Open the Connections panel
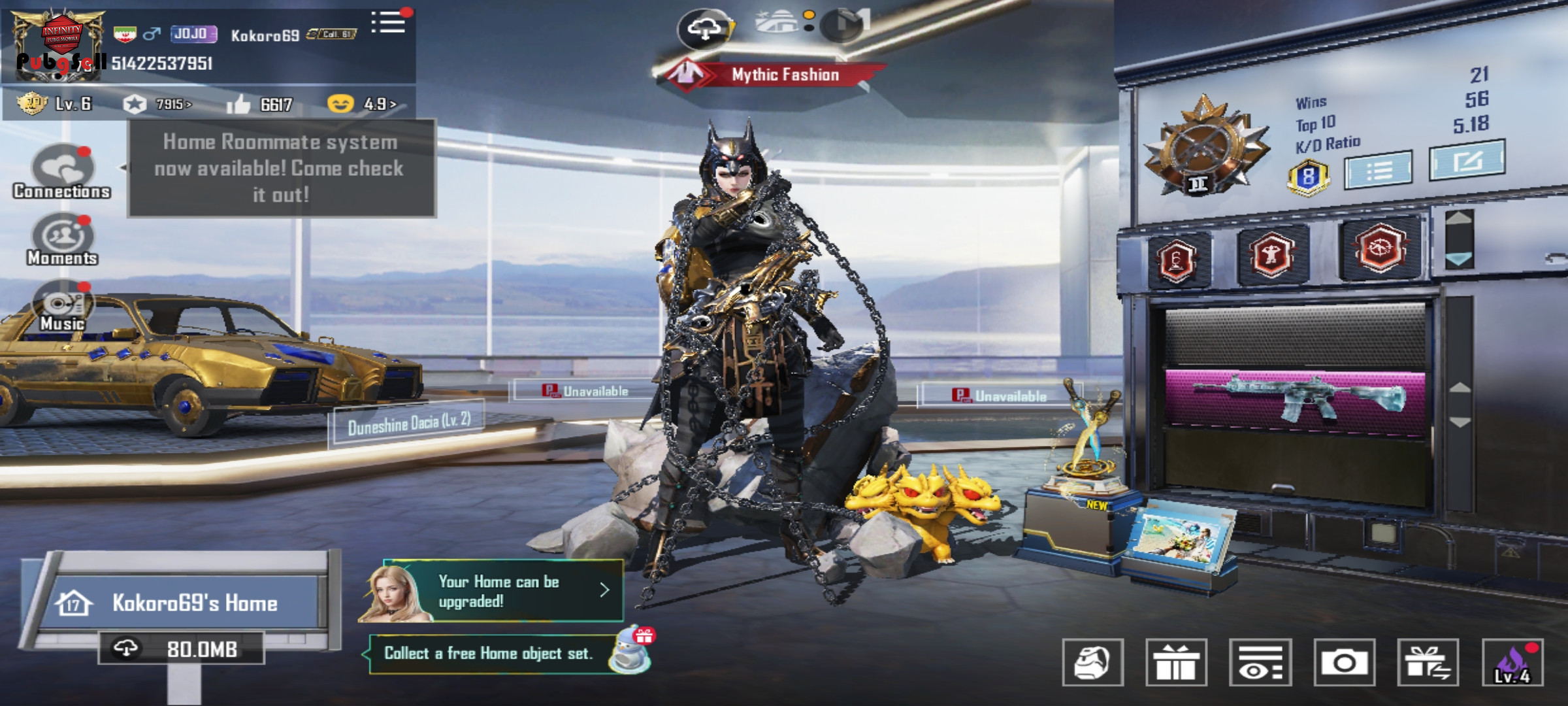This screenshot has width=1568, height=706. 63,171
